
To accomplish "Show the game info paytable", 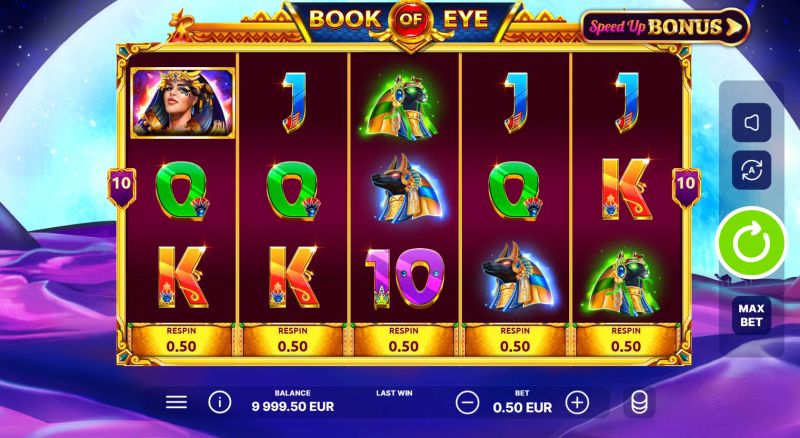I will coord(218,402).
